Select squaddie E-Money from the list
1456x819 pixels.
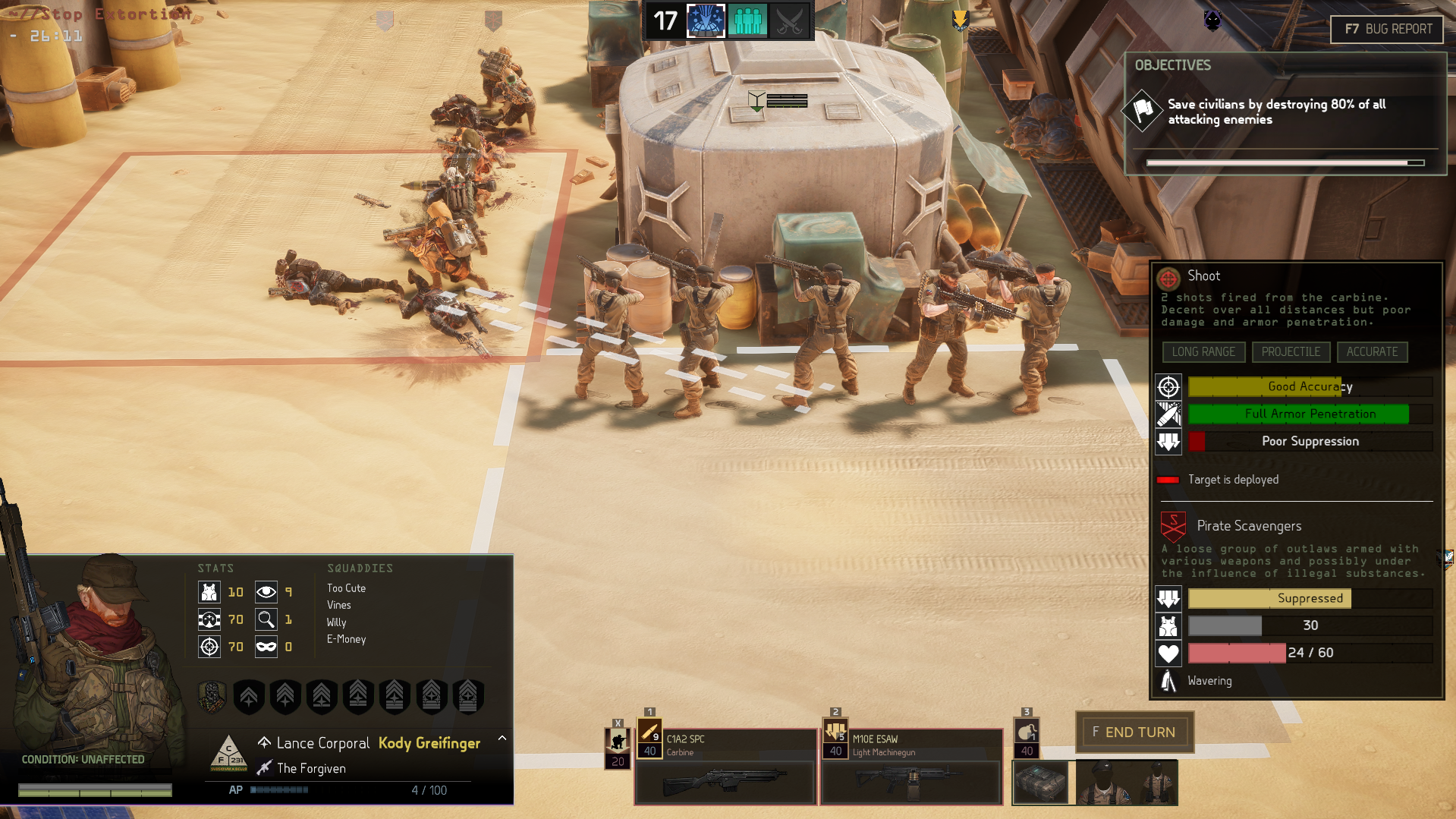coord(346,639)
